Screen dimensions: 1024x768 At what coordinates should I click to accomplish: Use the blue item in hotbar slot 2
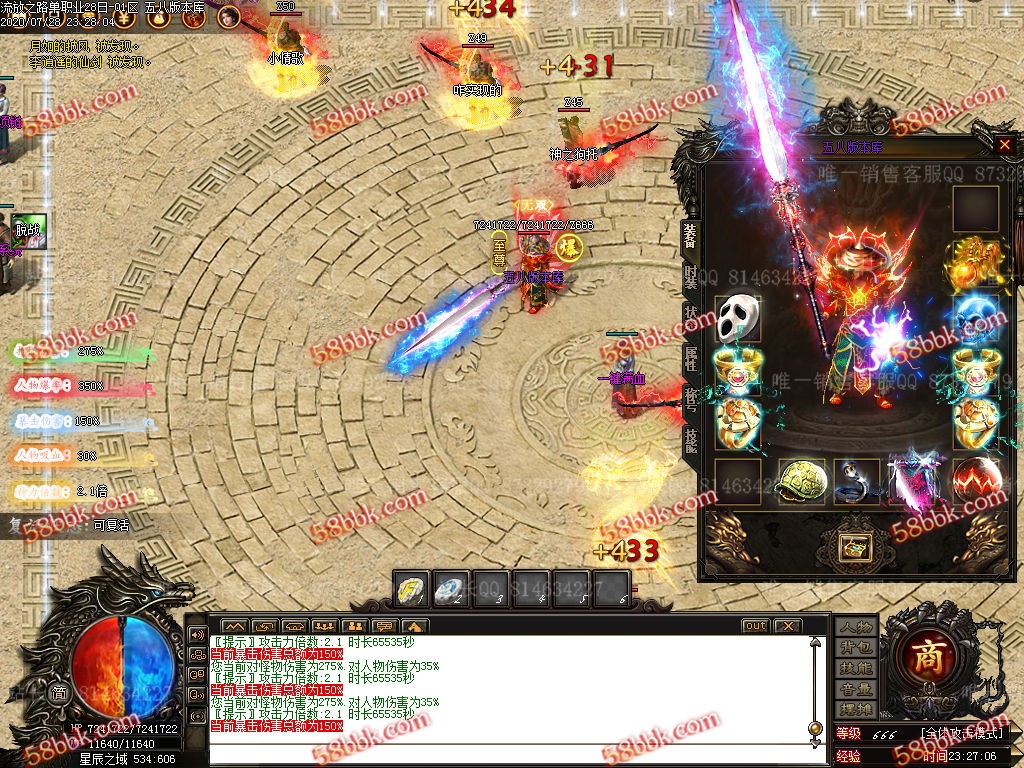tap(453, 588)
